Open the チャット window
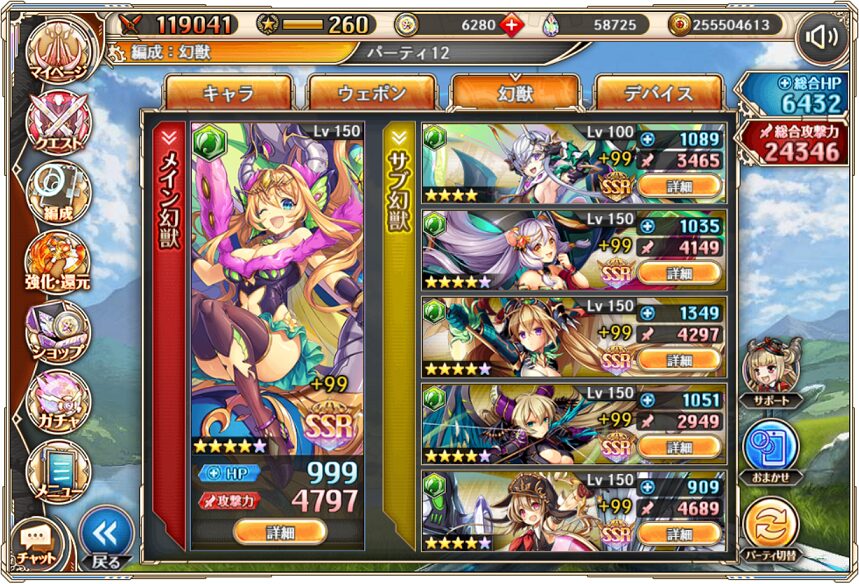The height and width of the screenshot is (584, 859). (x=36, y=541)
